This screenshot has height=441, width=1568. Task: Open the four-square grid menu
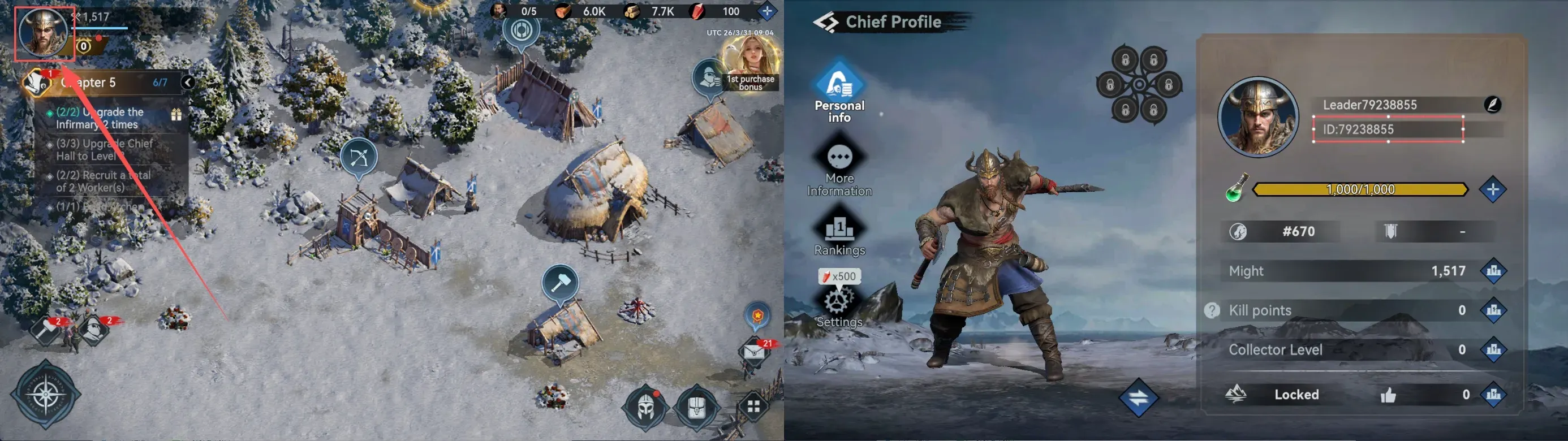(753, 407)
